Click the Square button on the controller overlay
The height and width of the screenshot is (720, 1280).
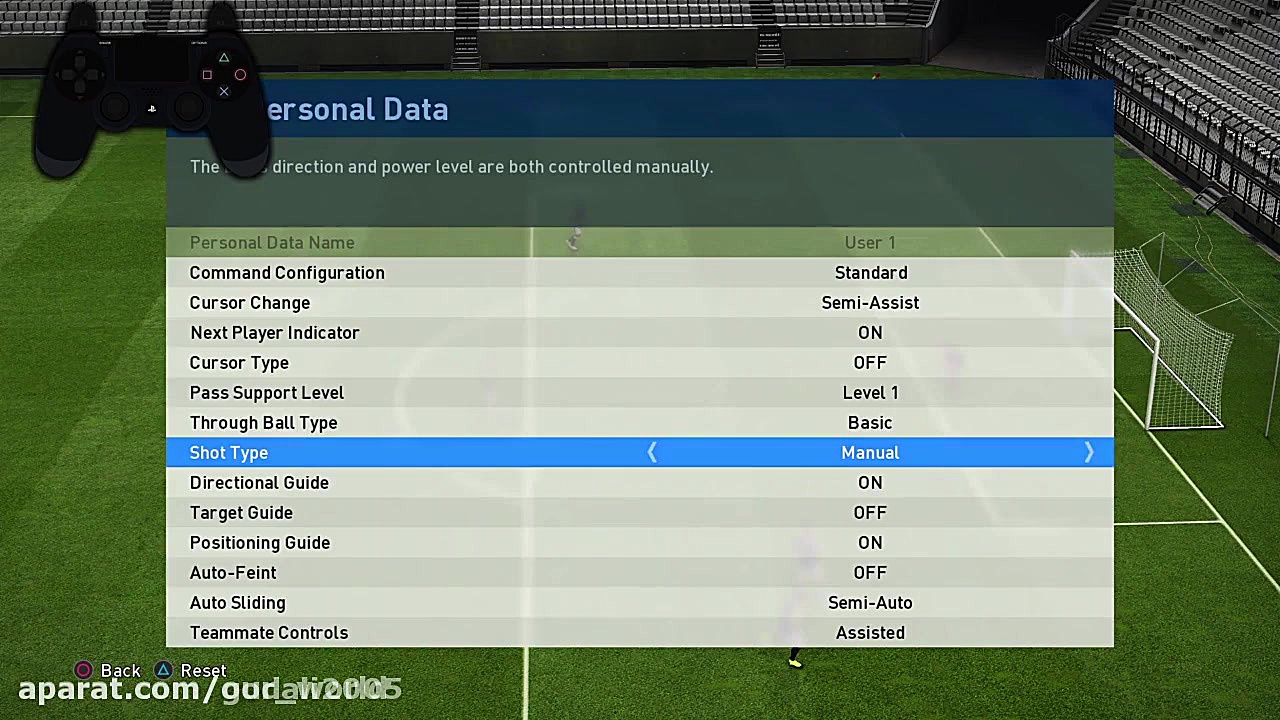[x=207, y=74]
